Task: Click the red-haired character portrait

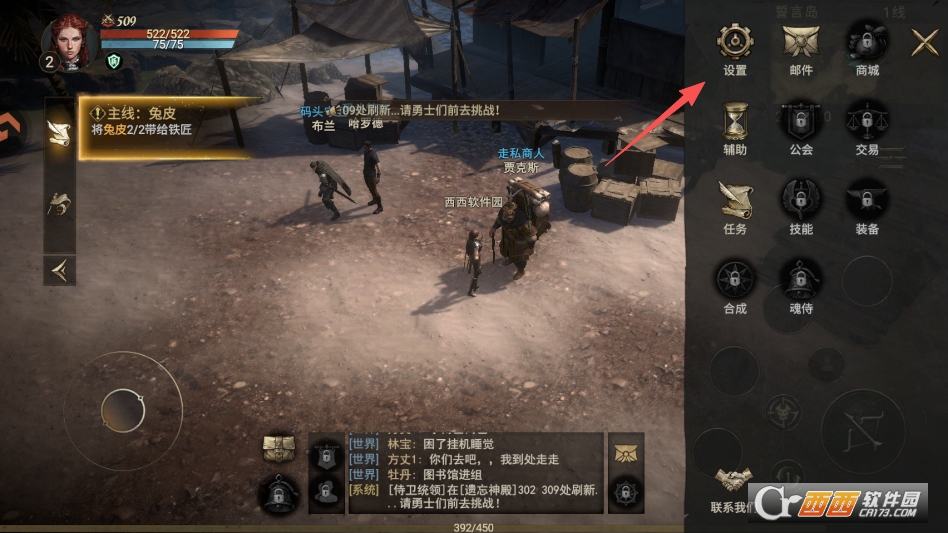Action: 69,41
